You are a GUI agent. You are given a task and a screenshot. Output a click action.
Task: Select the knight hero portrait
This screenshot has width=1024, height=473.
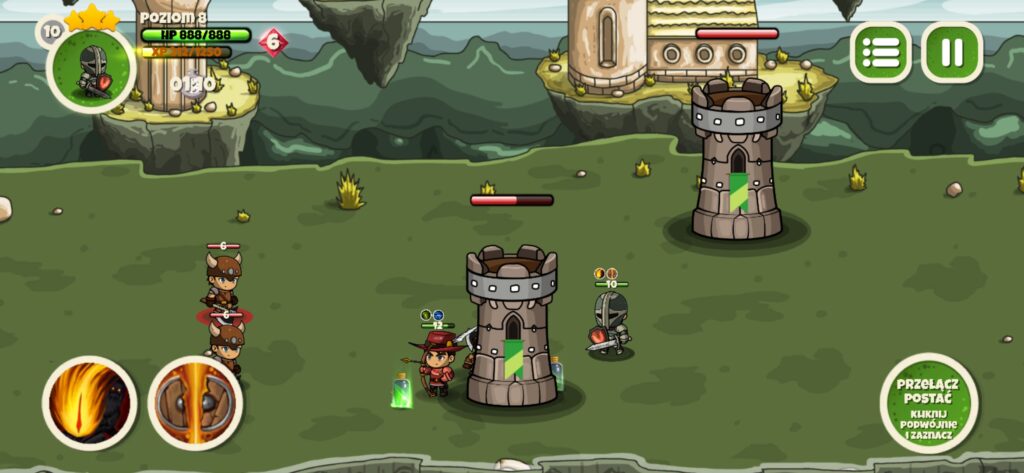click(91, 68)
